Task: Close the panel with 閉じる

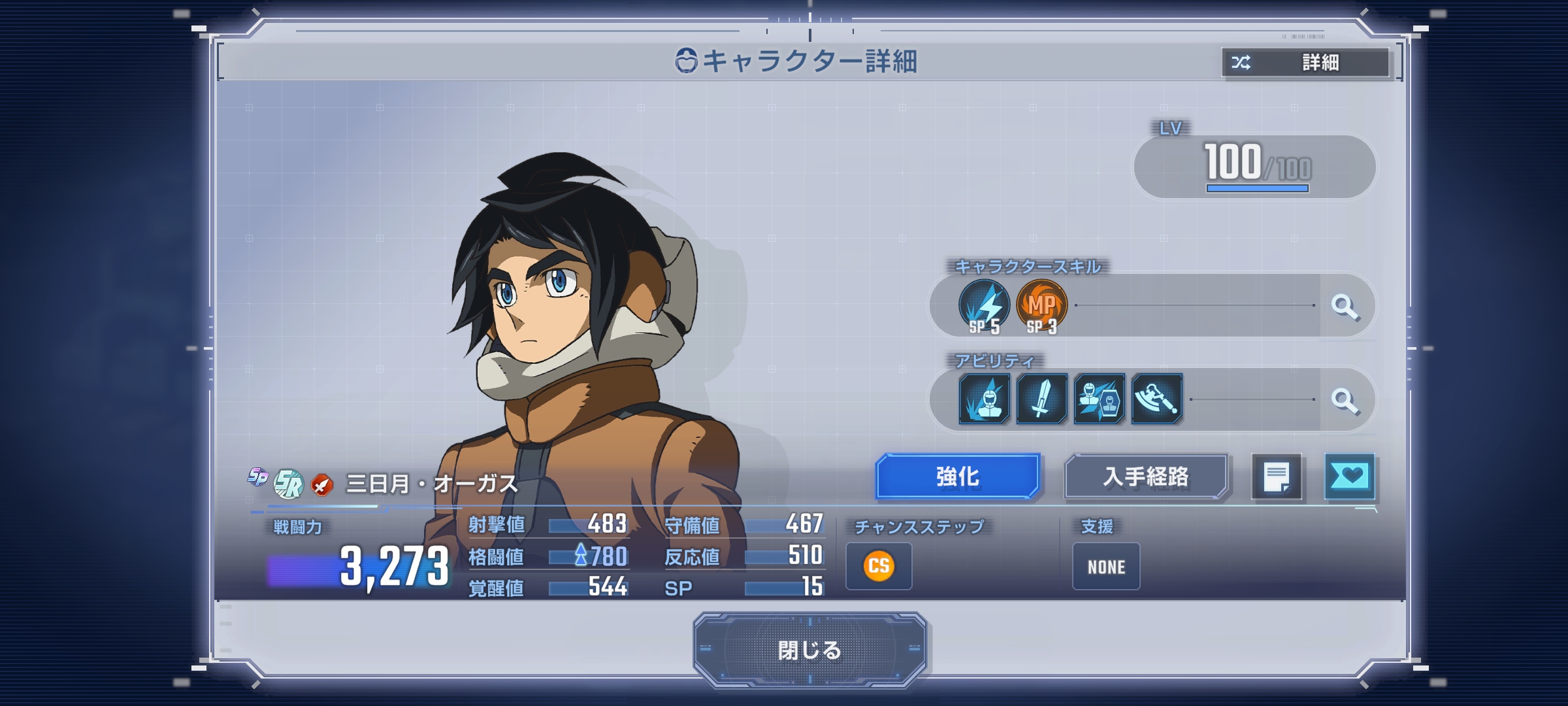Action: click(x=809, y=650)
